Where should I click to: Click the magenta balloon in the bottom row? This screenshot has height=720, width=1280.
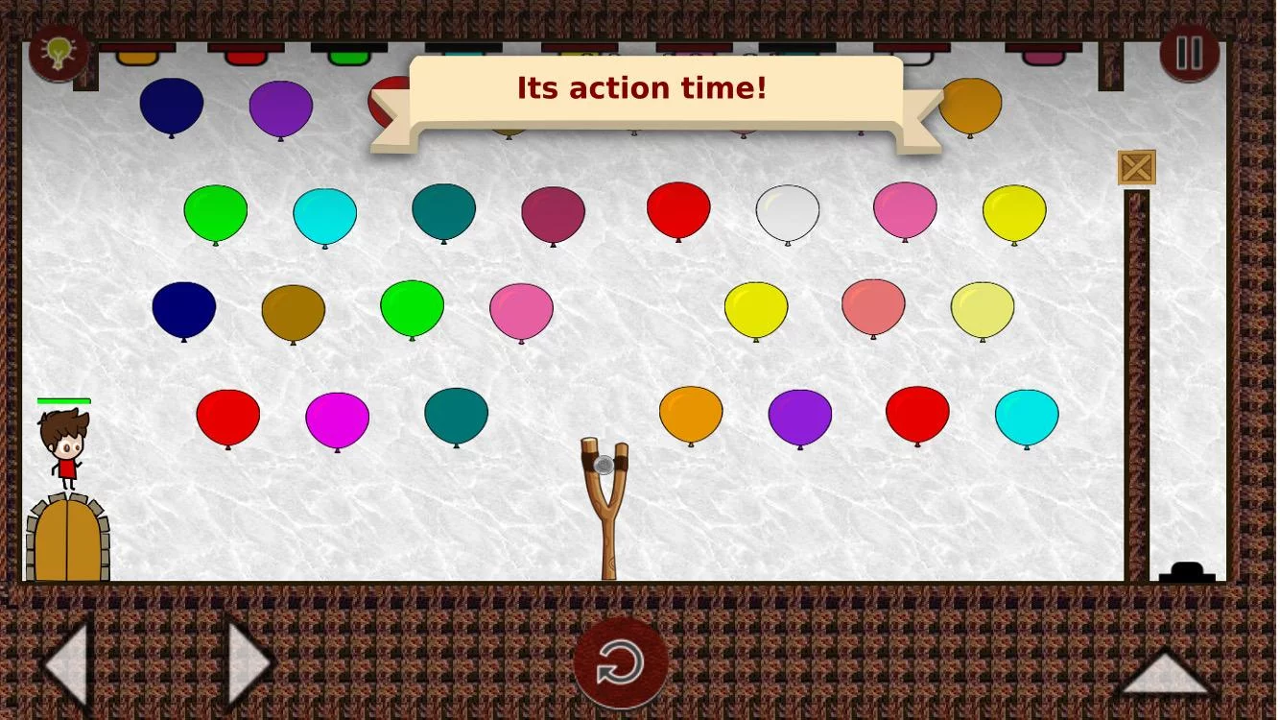pyautogui.click(x=337, y=420)
